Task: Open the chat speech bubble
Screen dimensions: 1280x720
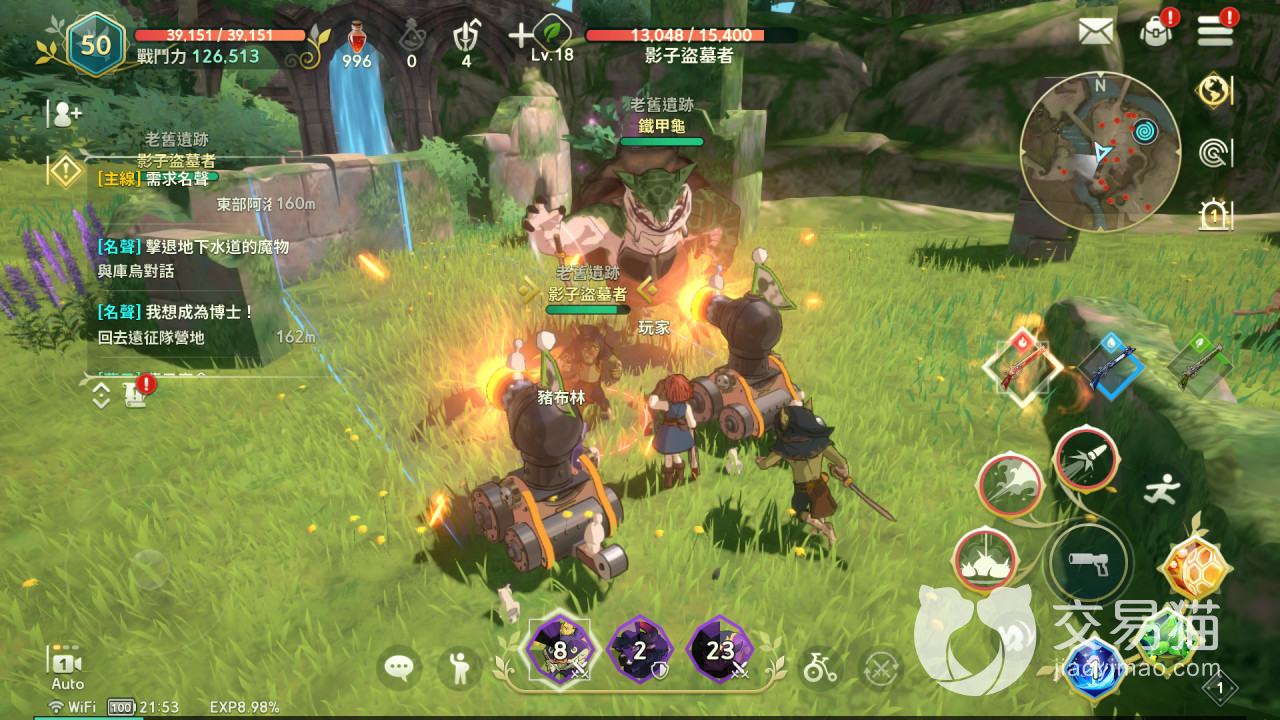Action: [400, 667]
